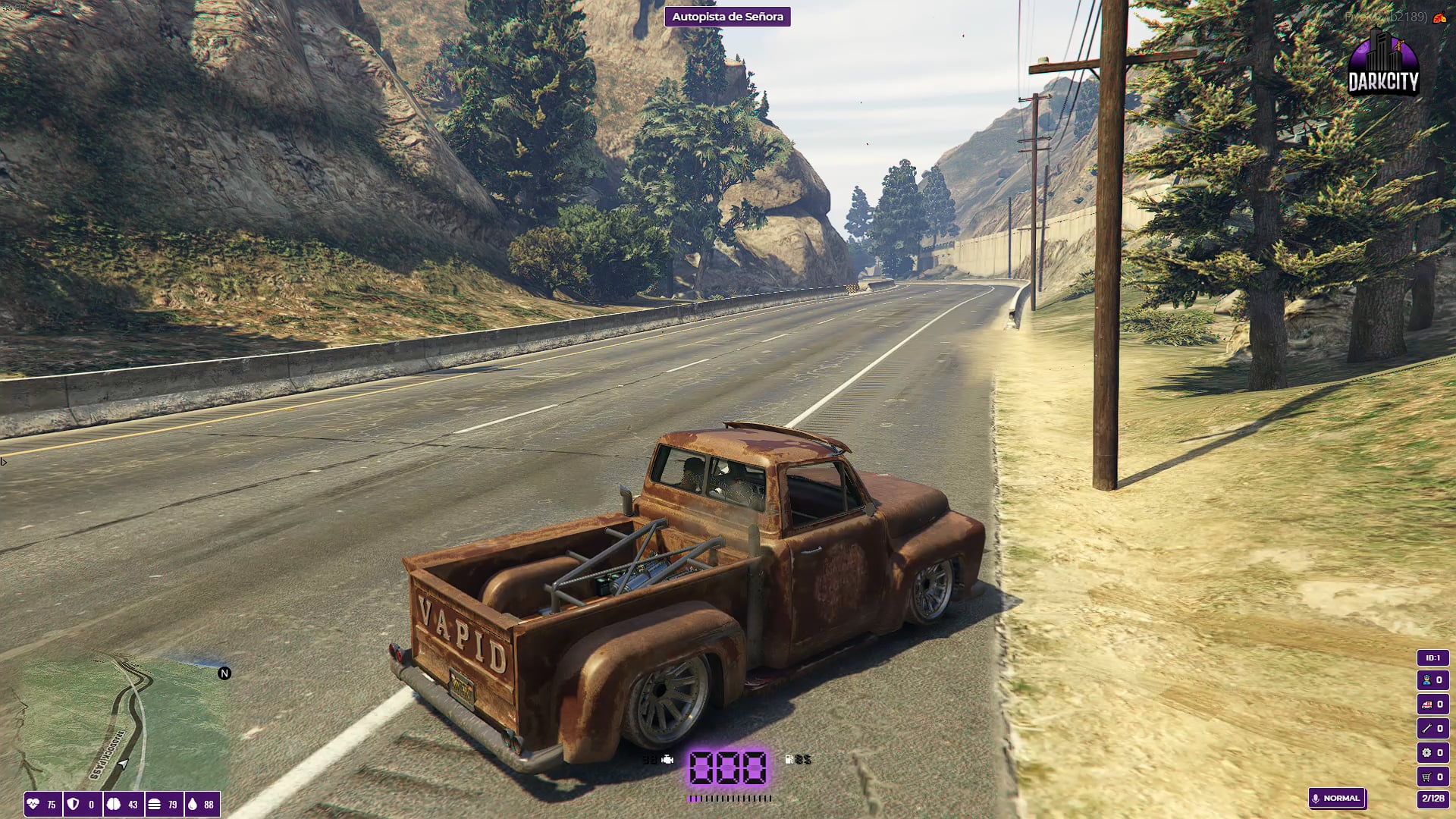This screenshot has height=819, width=1456.
Task: Toggle the NORMAL voice range microphone indicator
Action: pos(1336,799)
